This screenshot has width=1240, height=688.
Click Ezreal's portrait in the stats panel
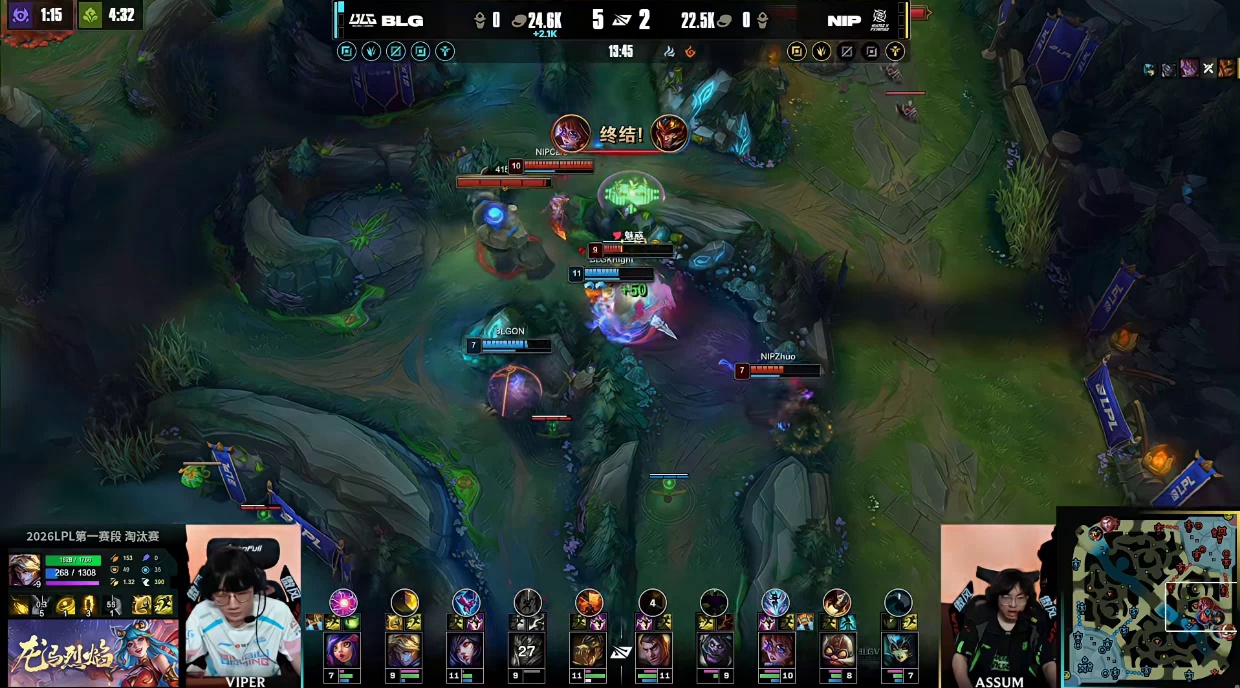pos(24,570)
